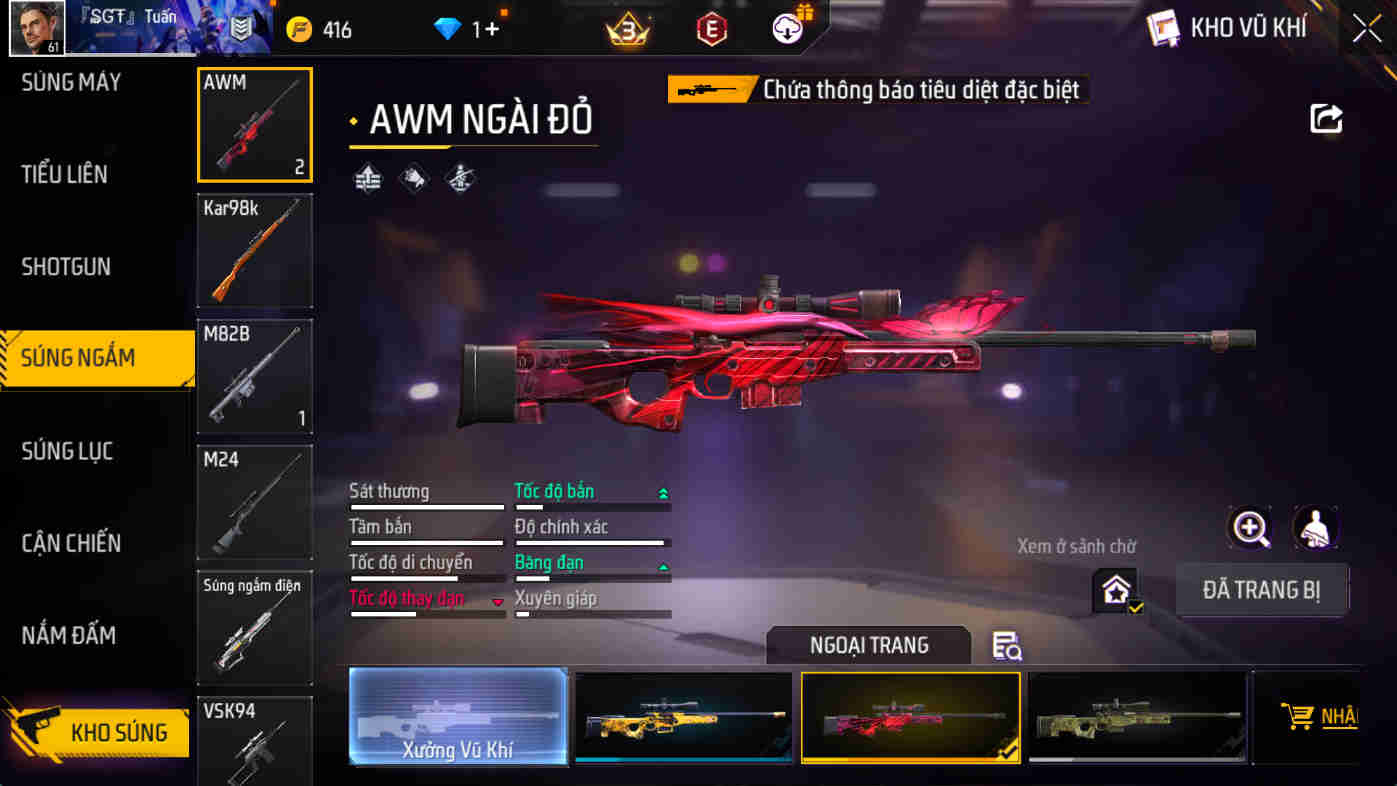1397x786 pixels.
Task: Select the golden AWM skin thumbnail
Action: [x=684, y=717]
